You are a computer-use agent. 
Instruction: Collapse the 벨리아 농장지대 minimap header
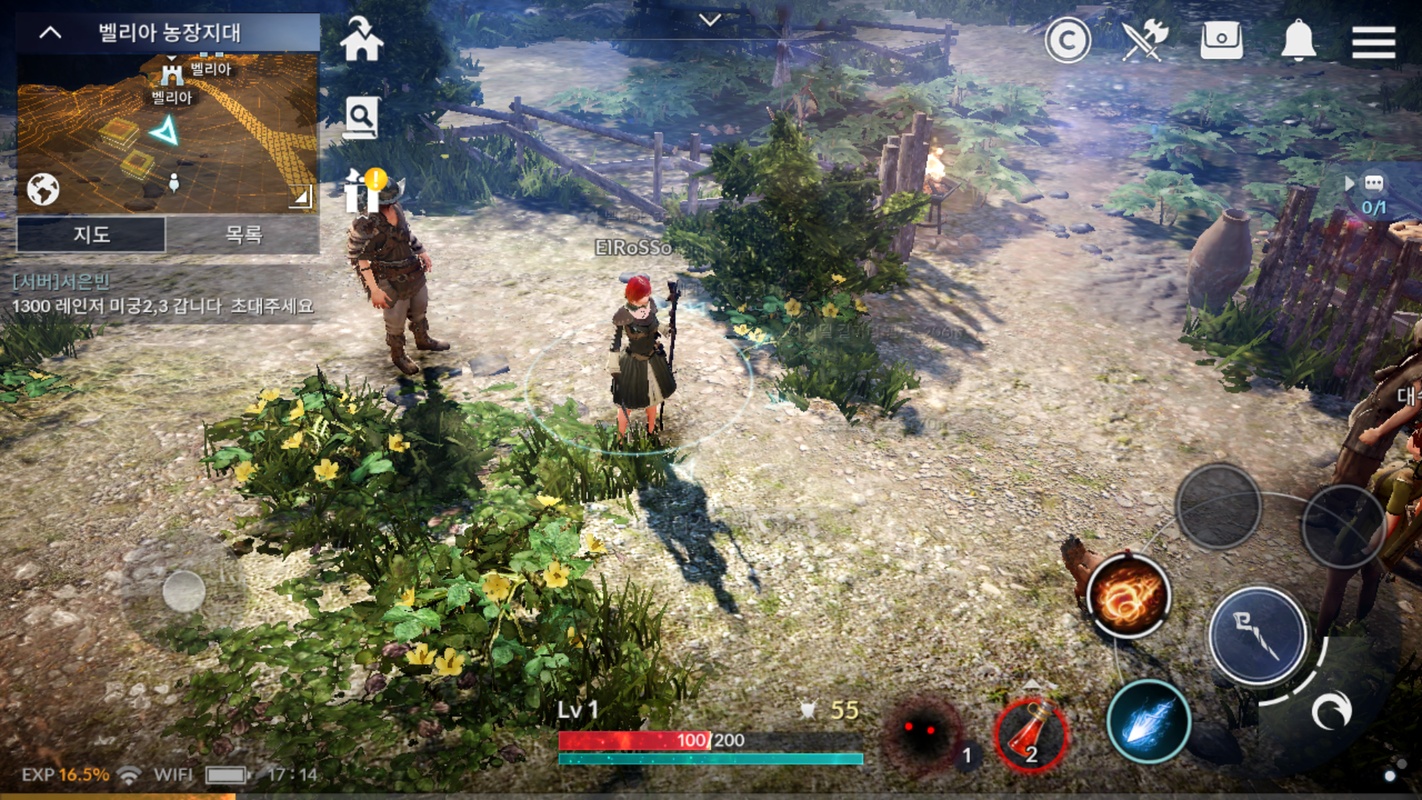click(50, 33)
